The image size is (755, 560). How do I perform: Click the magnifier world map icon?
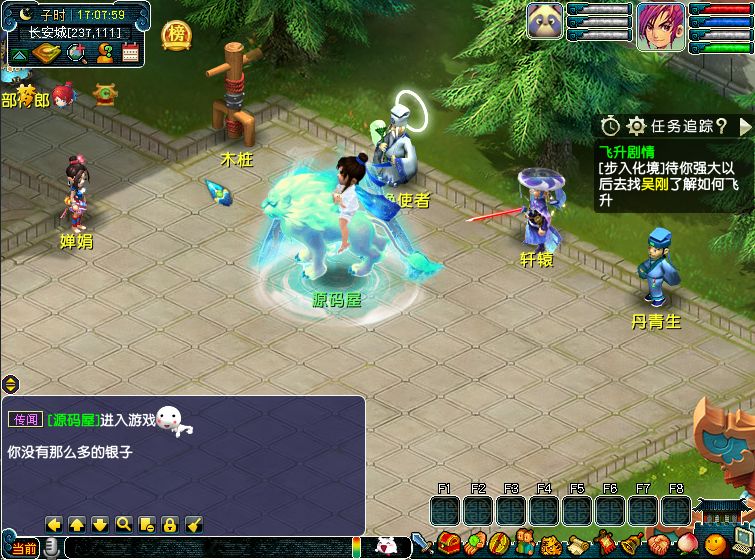click(77, 53)
